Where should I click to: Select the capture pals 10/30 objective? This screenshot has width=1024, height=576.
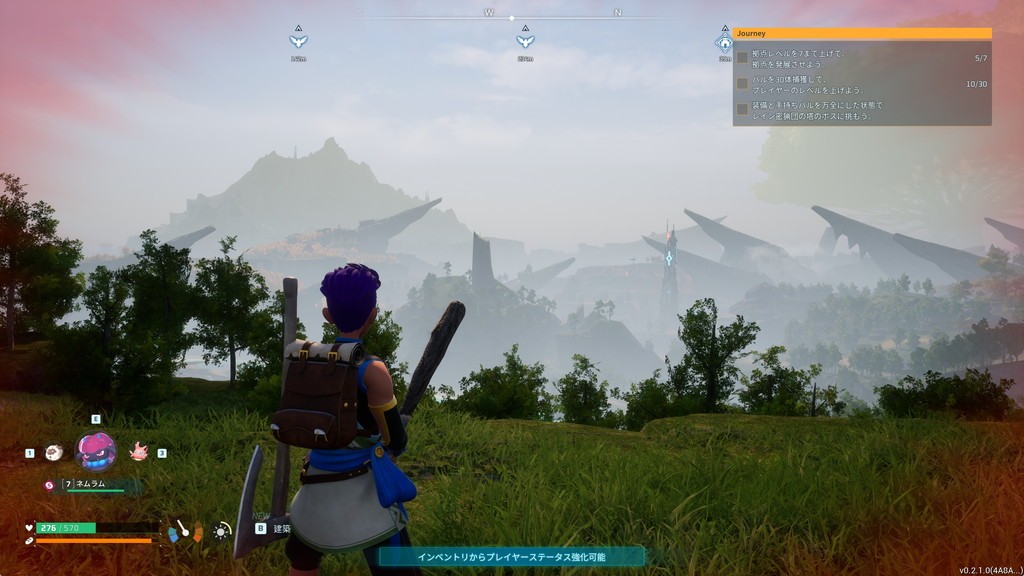[861, 84]
